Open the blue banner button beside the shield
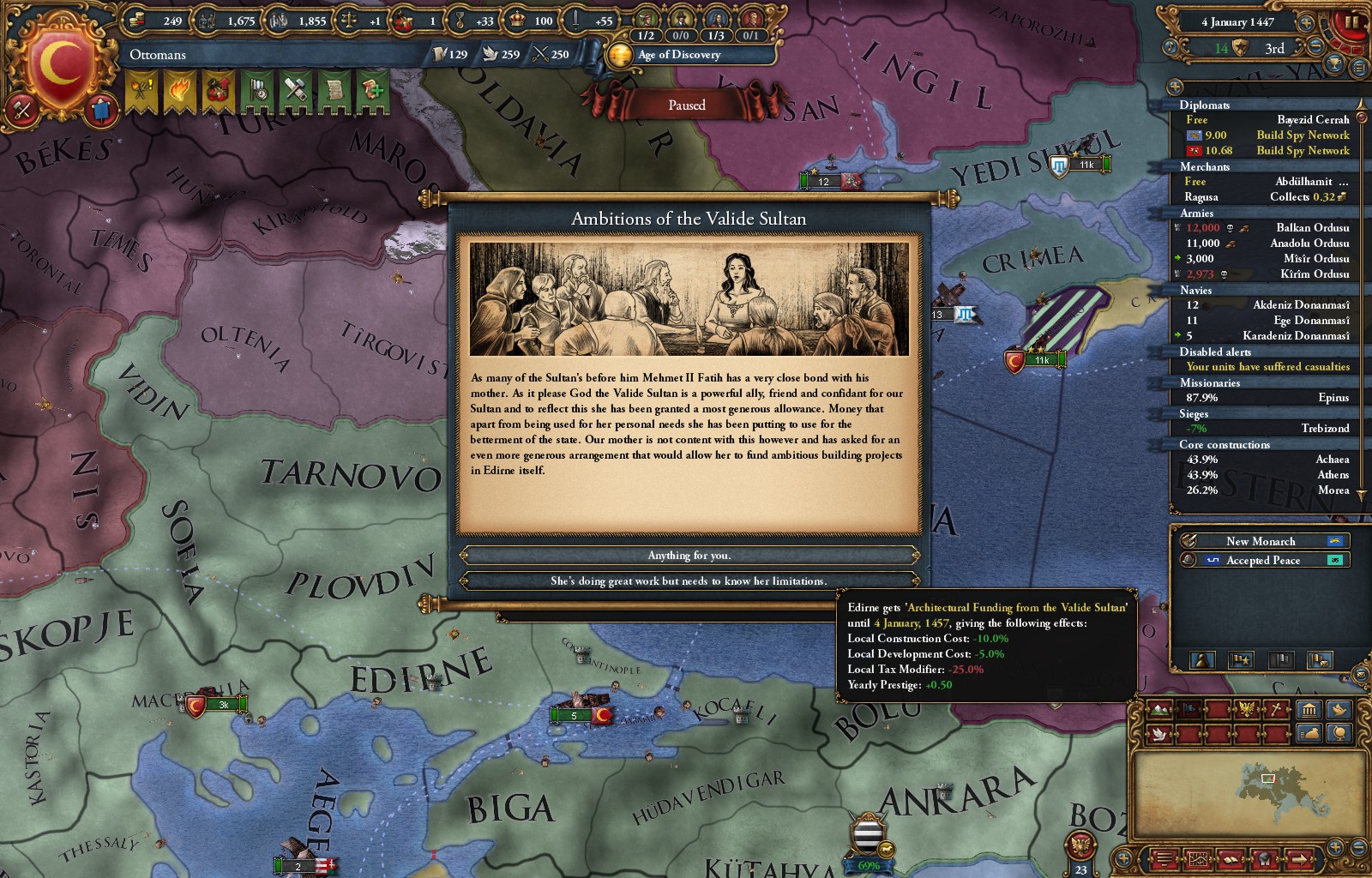The image size is (1372, 878). 99,110
